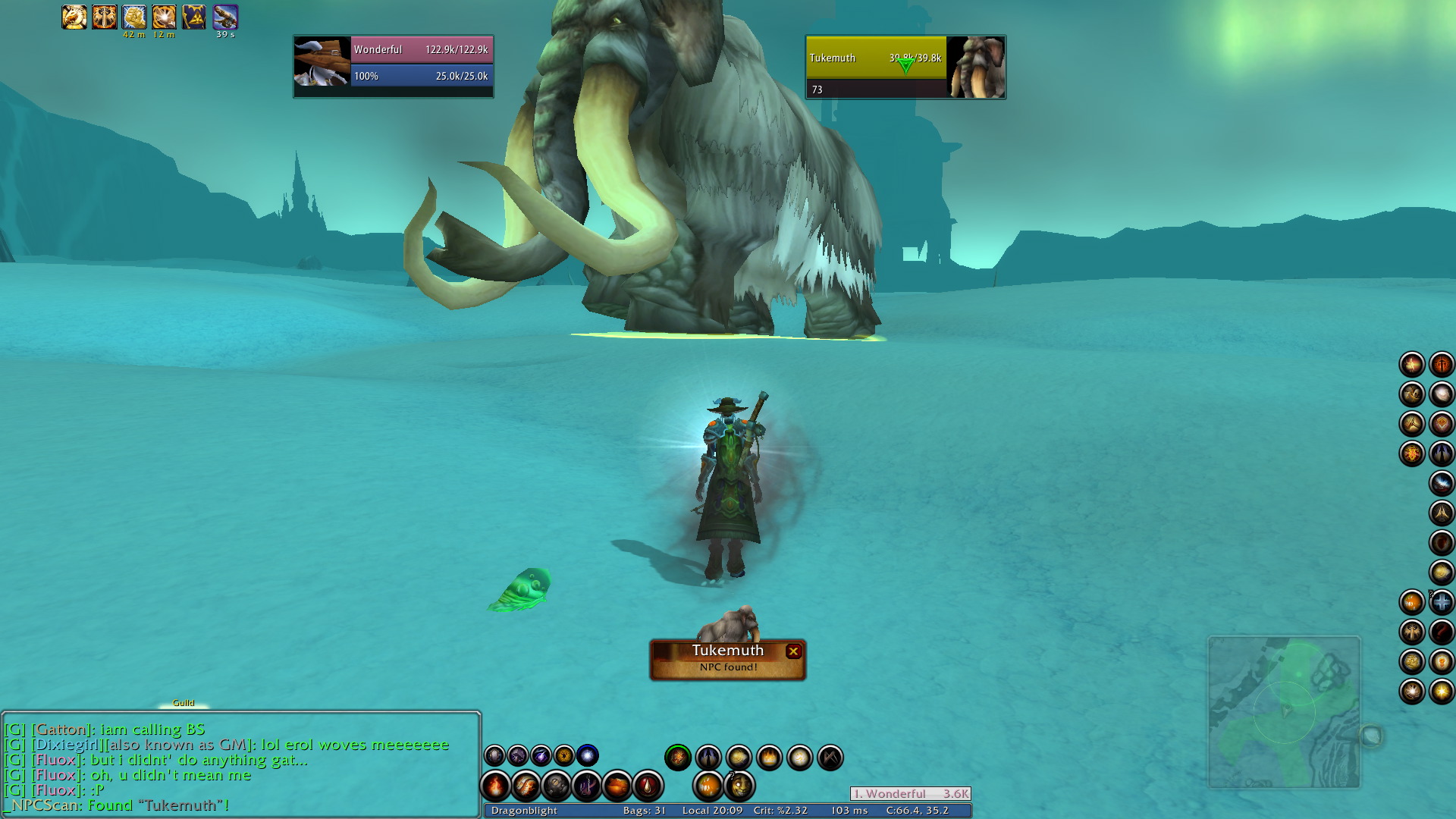Screen dimensions: 1456x819
Task: Use the red blood drop ability
Action: point(648,786)
